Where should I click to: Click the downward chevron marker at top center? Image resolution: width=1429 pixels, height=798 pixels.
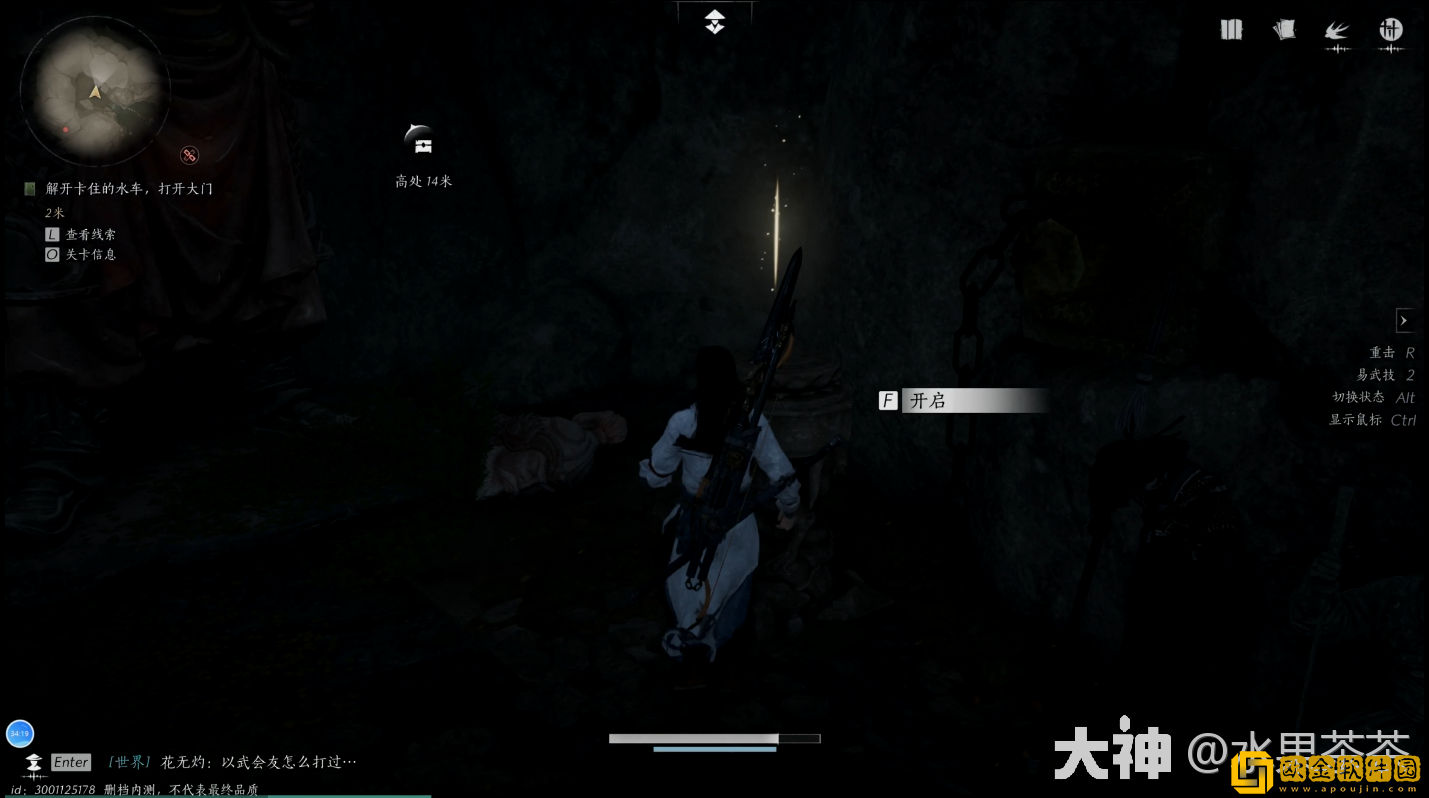pos(714,21)
